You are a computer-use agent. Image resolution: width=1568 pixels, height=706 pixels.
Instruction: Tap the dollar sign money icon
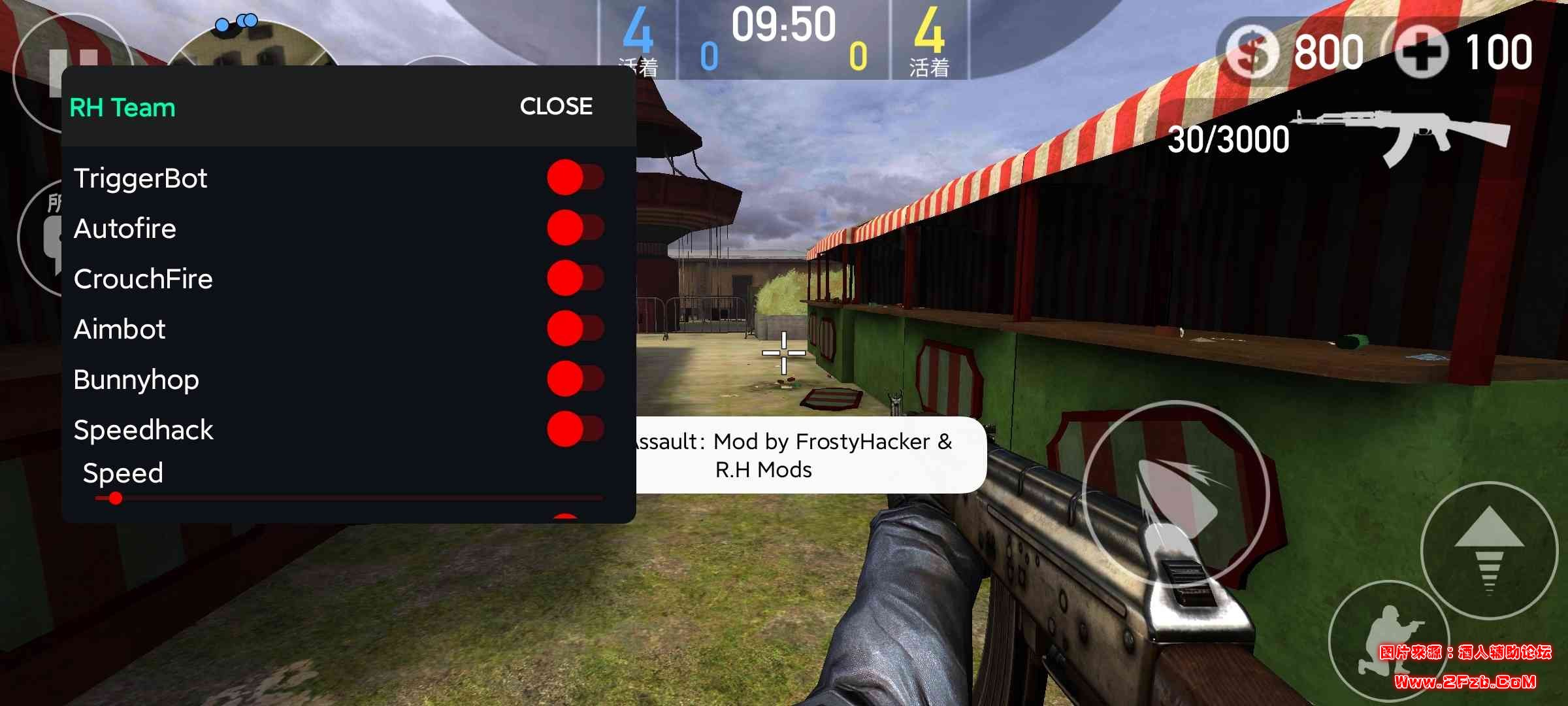tap(1251, 51)
